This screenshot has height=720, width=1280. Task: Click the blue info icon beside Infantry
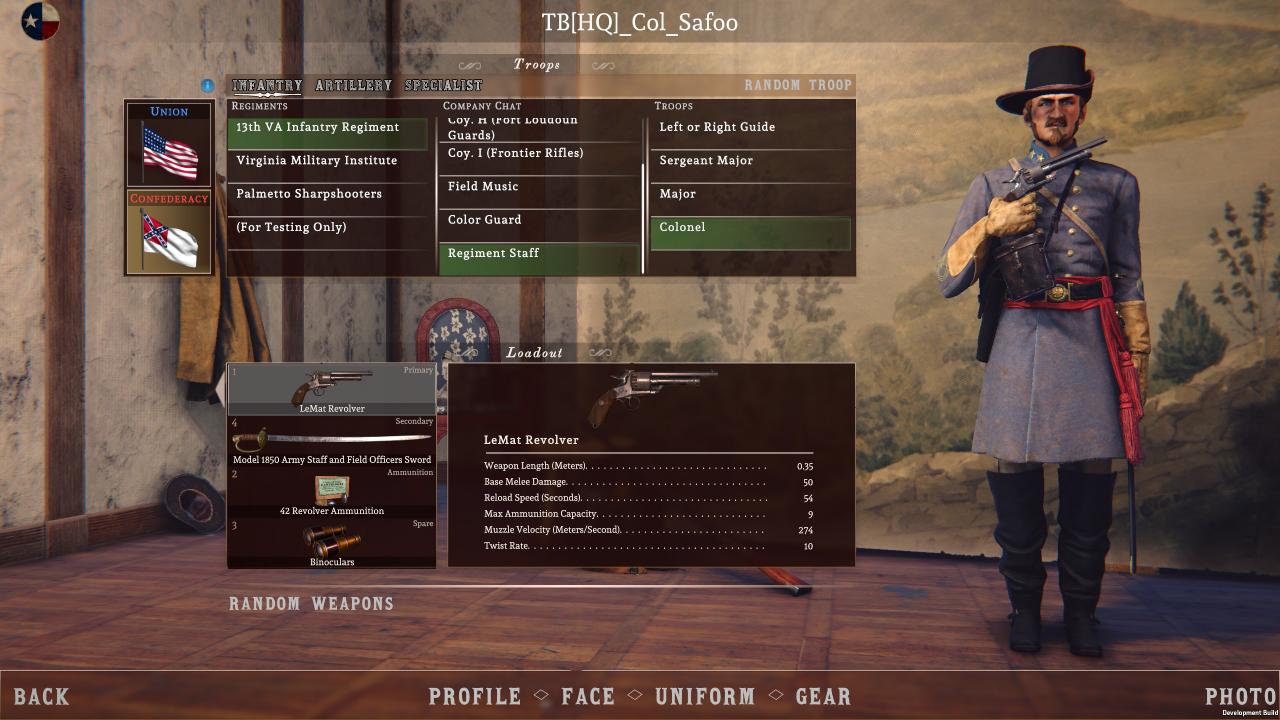pos(208,86)
